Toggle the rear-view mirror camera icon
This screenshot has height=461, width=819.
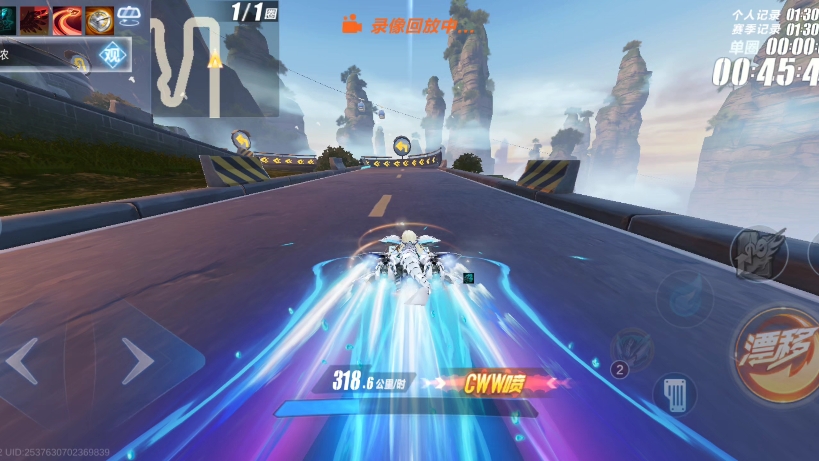[x=130, y=15]
